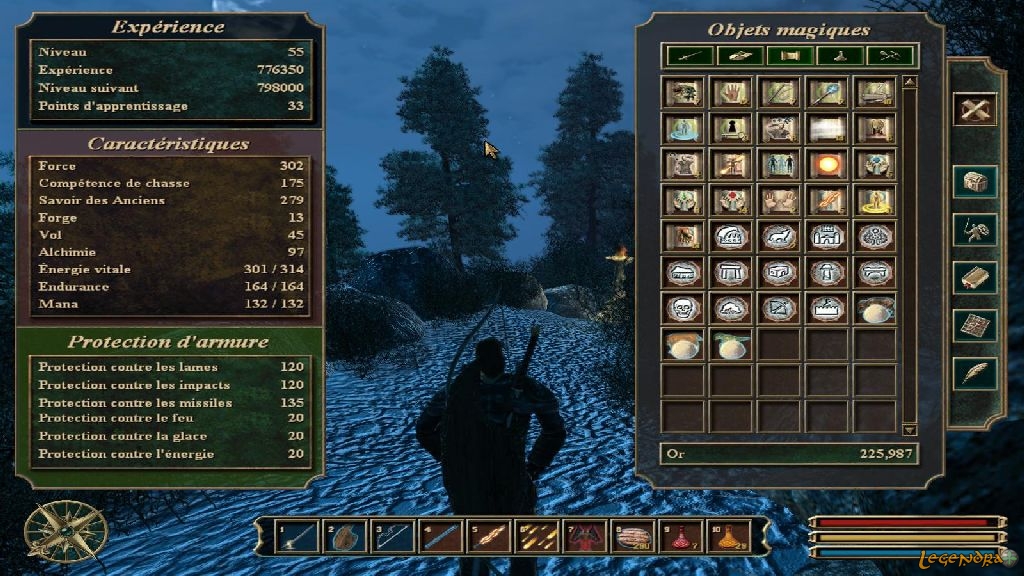This screenshot has width=1024, height=576.
Task: Select the wolf rune stone
Action: [x=780, y=237]
